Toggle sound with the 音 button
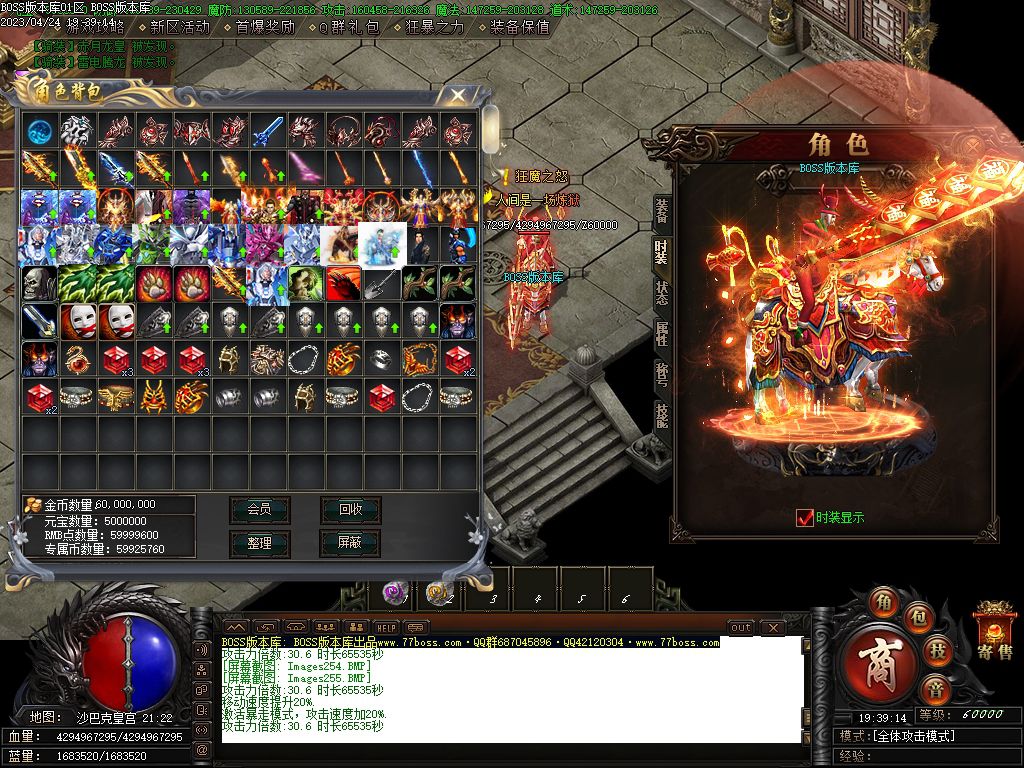The height and width of the screenshot is (768, 1024). click(x=936, y=689)
